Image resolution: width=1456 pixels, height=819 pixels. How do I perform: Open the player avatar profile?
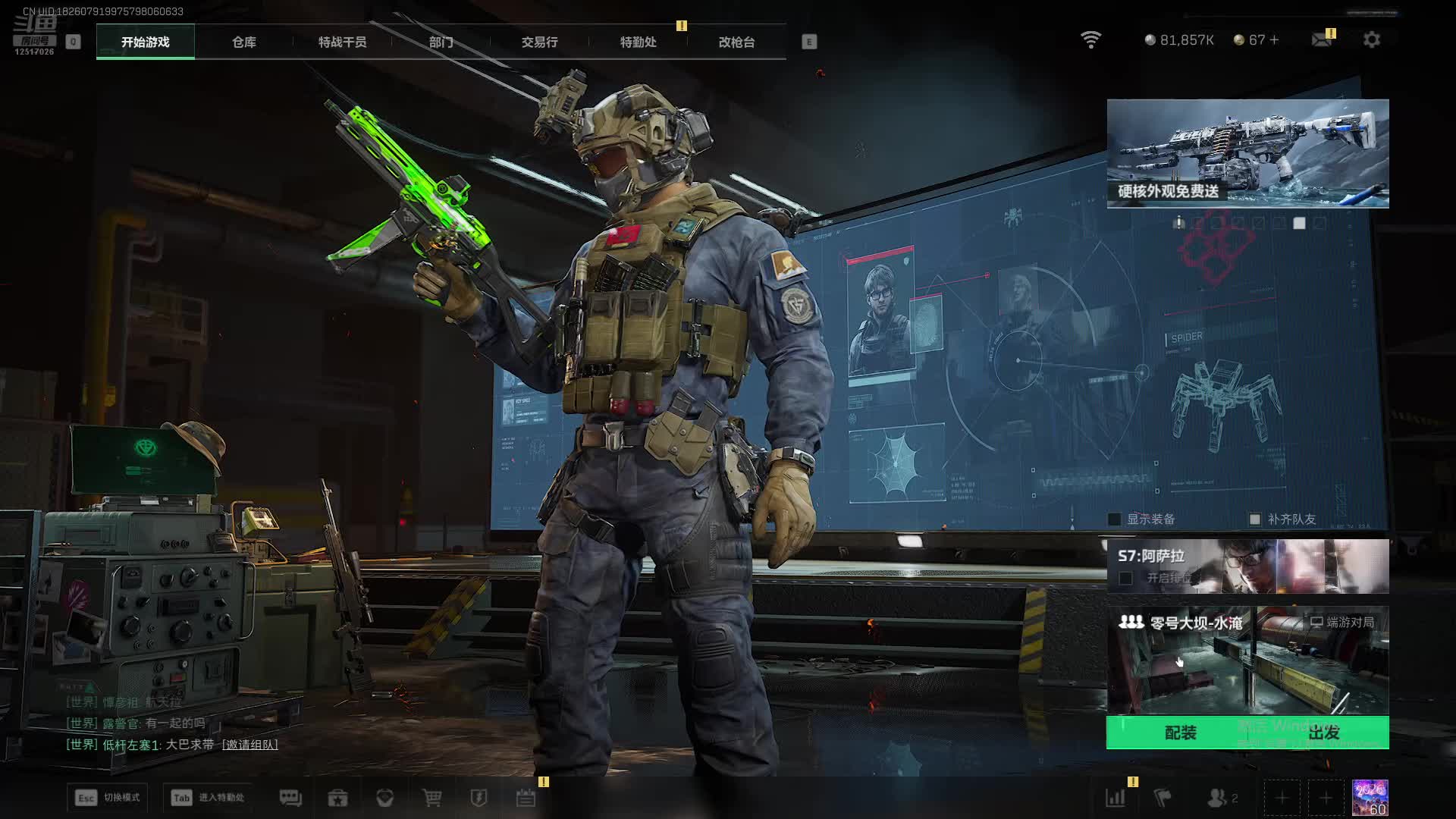(x=1370, y=798)
